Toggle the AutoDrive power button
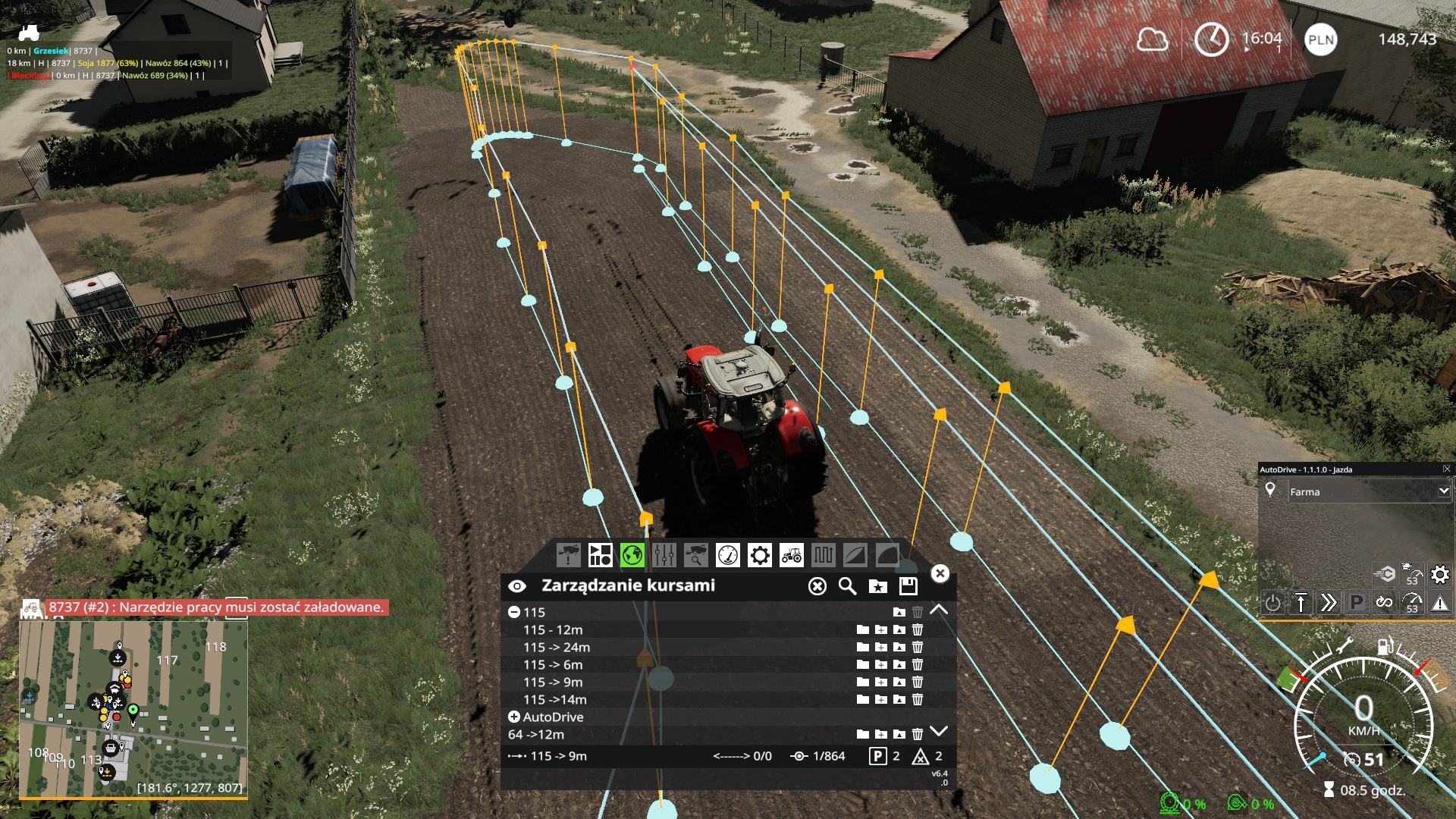The width and height of the screenshot is (1456, 819). pyautogui.click(x=1274, y=604)
